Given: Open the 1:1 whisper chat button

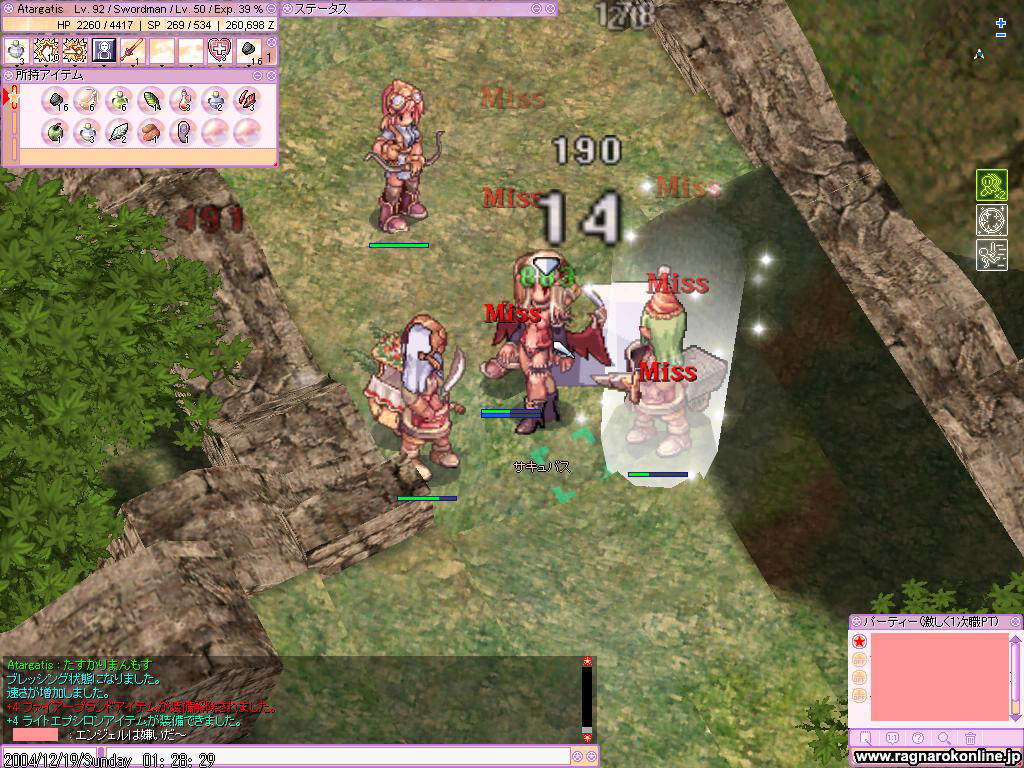Looking at the screenshot, I should click(x=893, y=738).
